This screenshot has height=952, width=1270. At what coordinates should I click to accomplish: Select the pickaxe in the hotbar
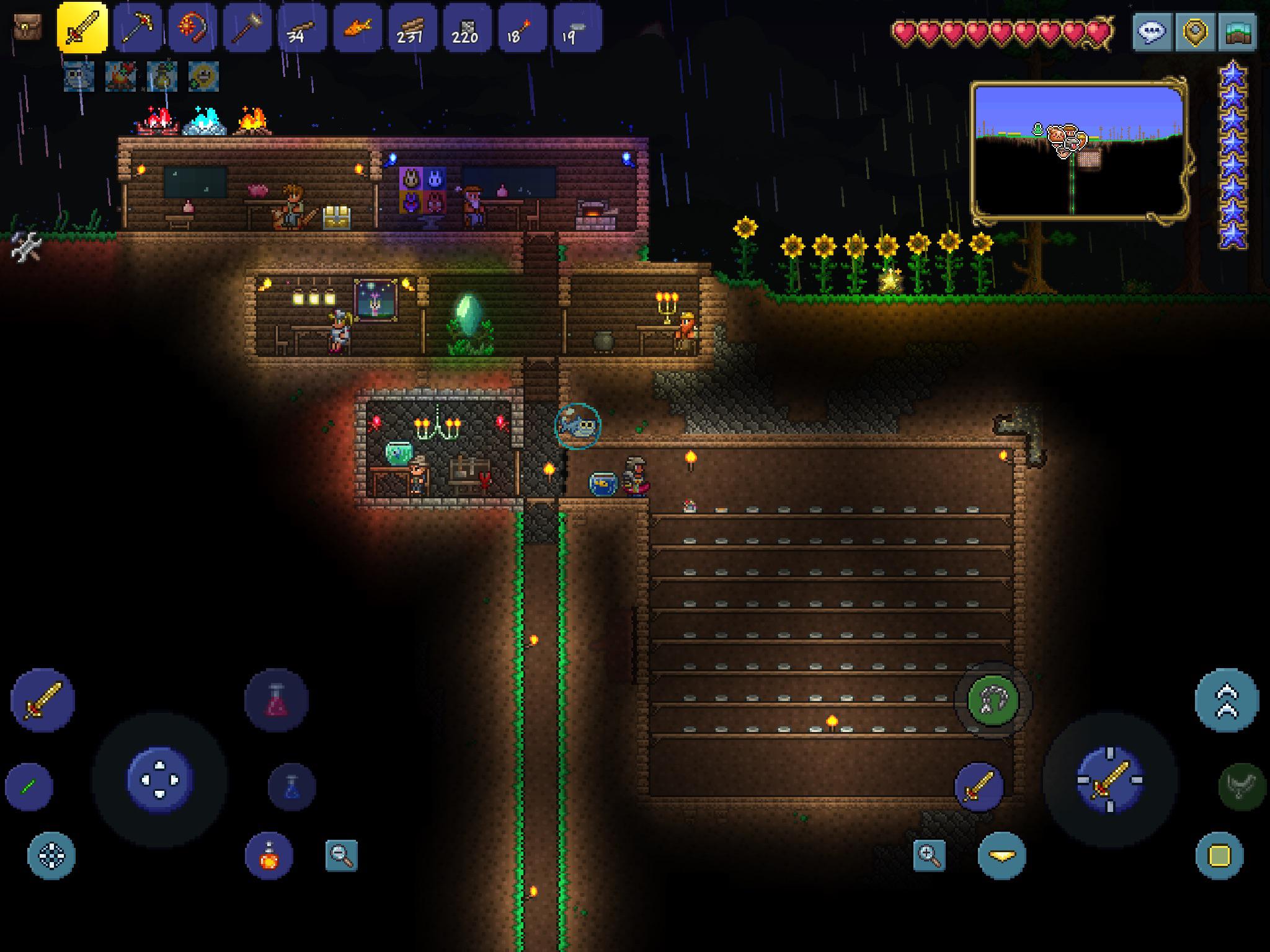[x=140, y=28]
